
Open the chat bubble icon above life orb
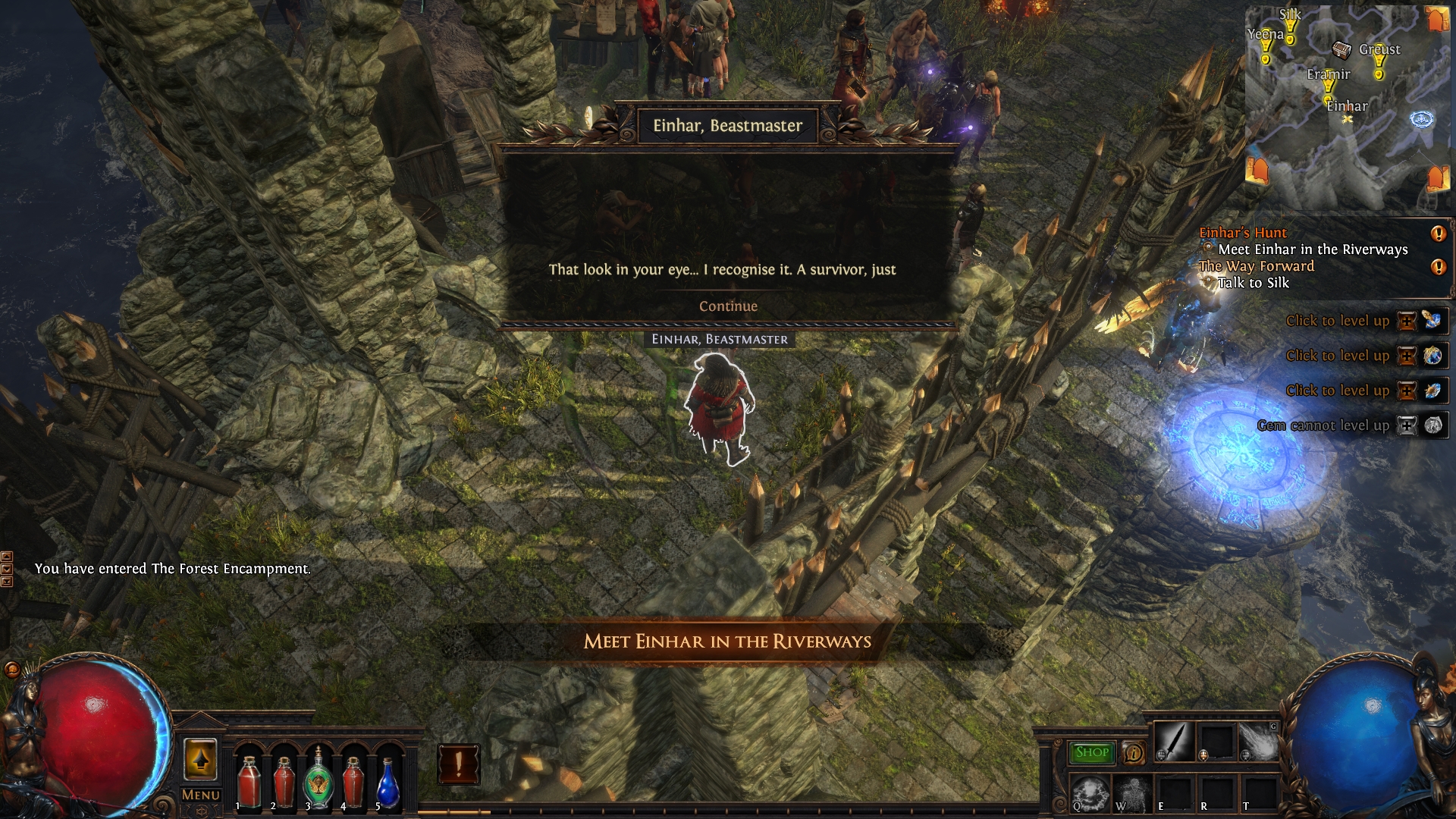click(x=11, y=670)
